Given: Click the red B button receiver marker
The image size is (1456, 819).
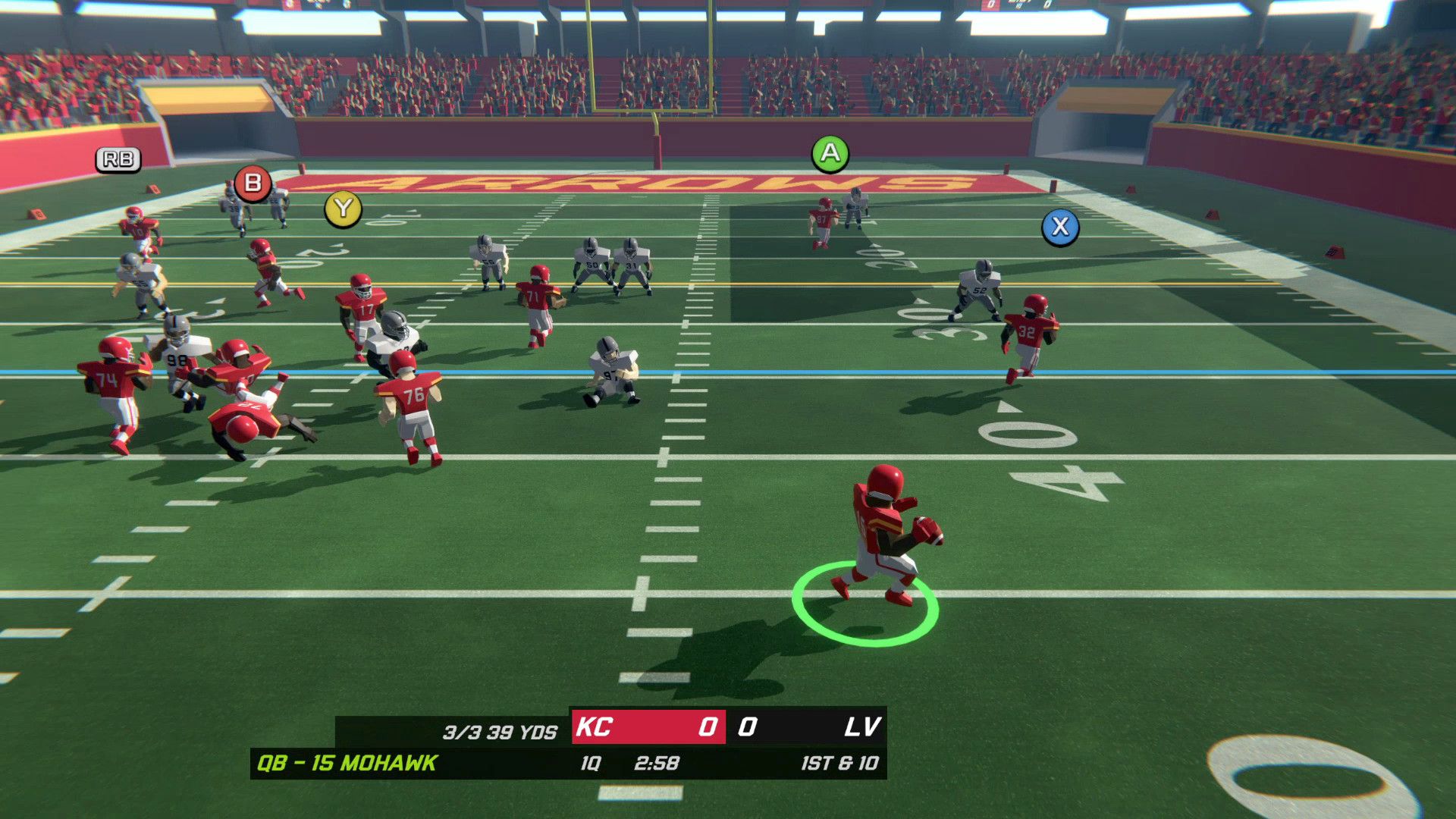Looking at the screenshot, I should [x=252, y=182].
